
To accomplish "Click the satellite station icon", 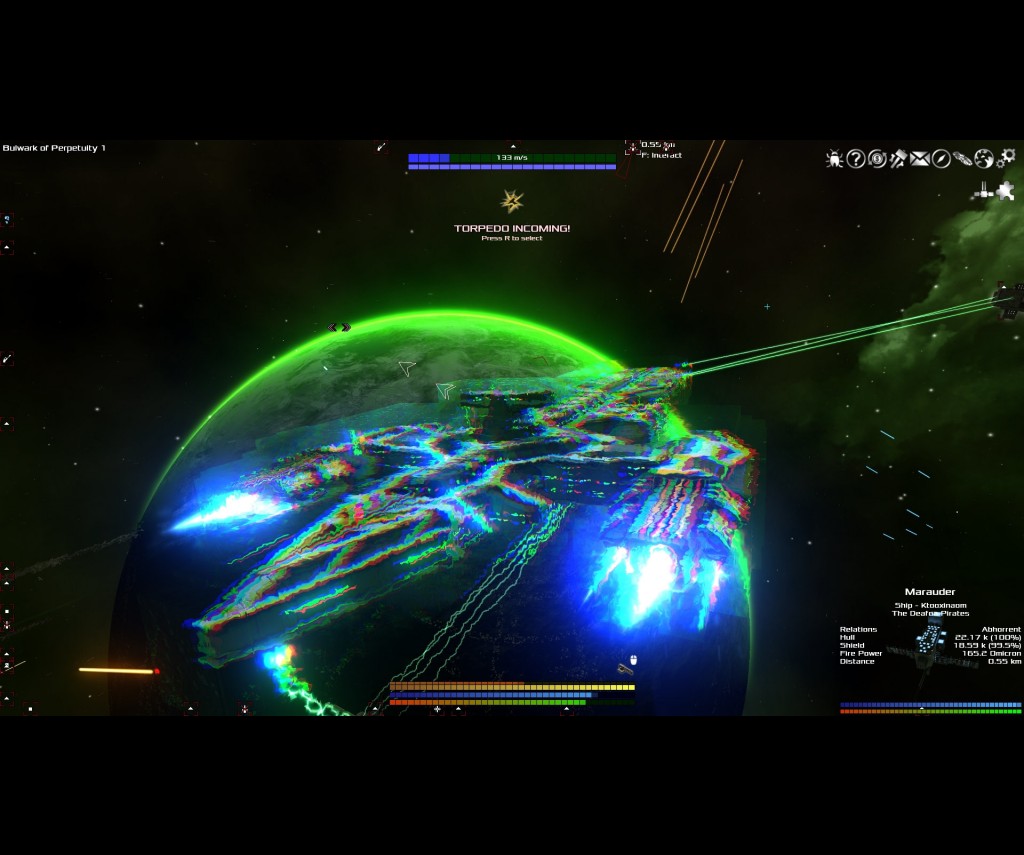I will pyautogui.click(x=984, y=190).
